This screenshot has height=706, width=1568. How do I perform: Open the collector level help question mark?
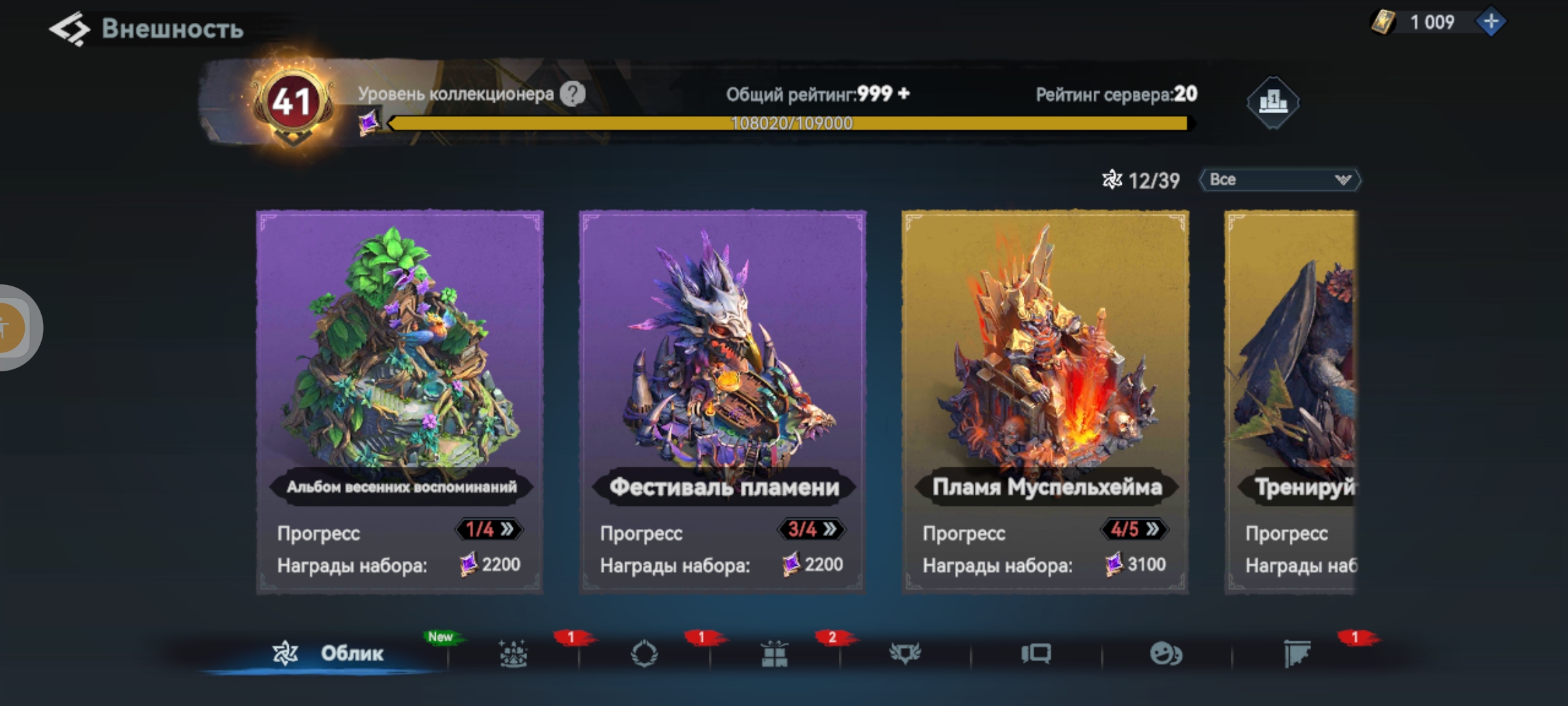click(572, 94)
